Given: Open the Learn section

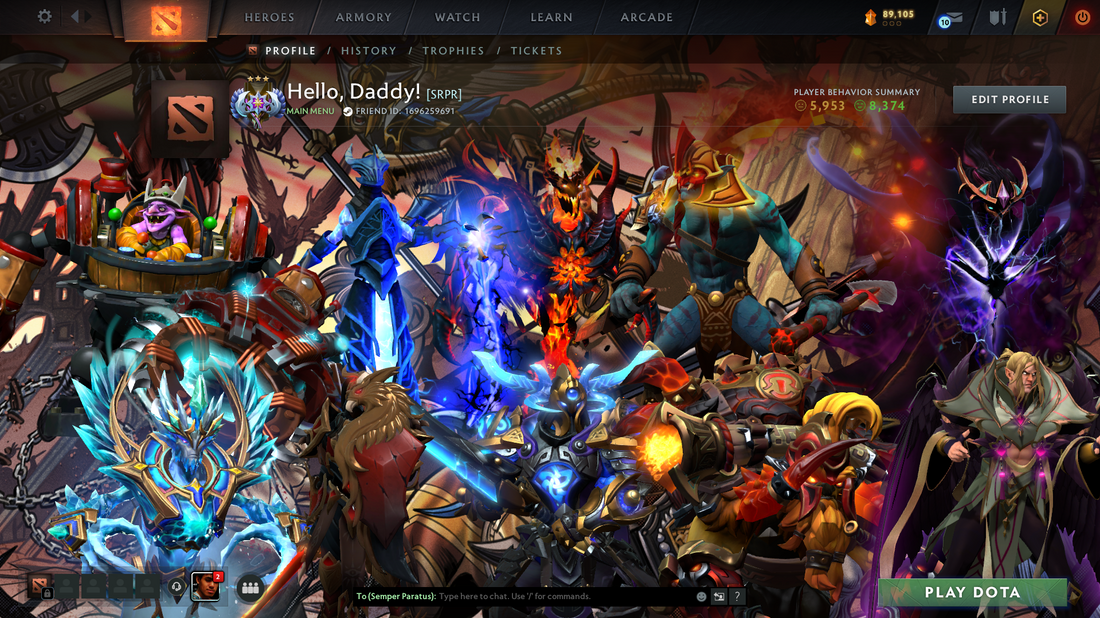Looking at the screenshot, I should click(552, 17).
